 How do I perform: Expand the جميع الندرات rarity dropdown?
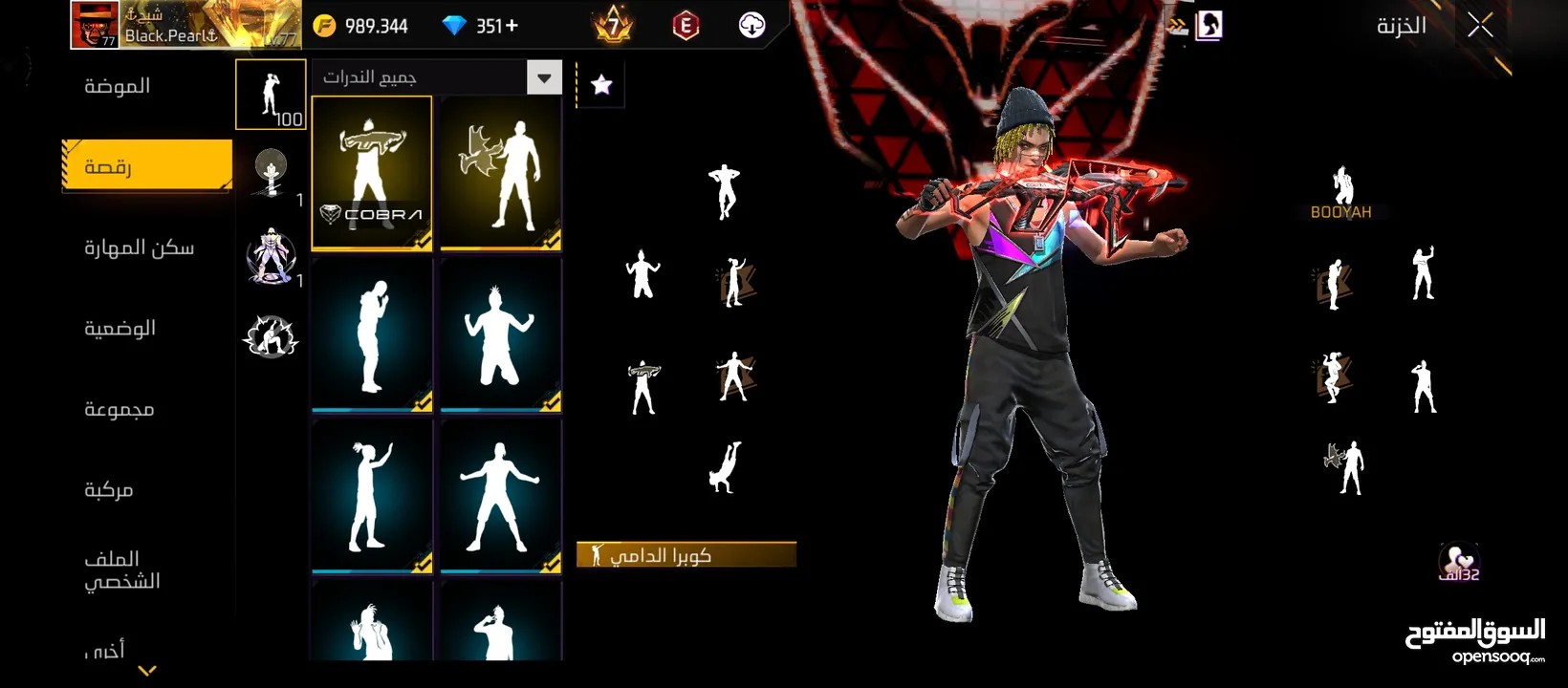click(x=544, y=77)
